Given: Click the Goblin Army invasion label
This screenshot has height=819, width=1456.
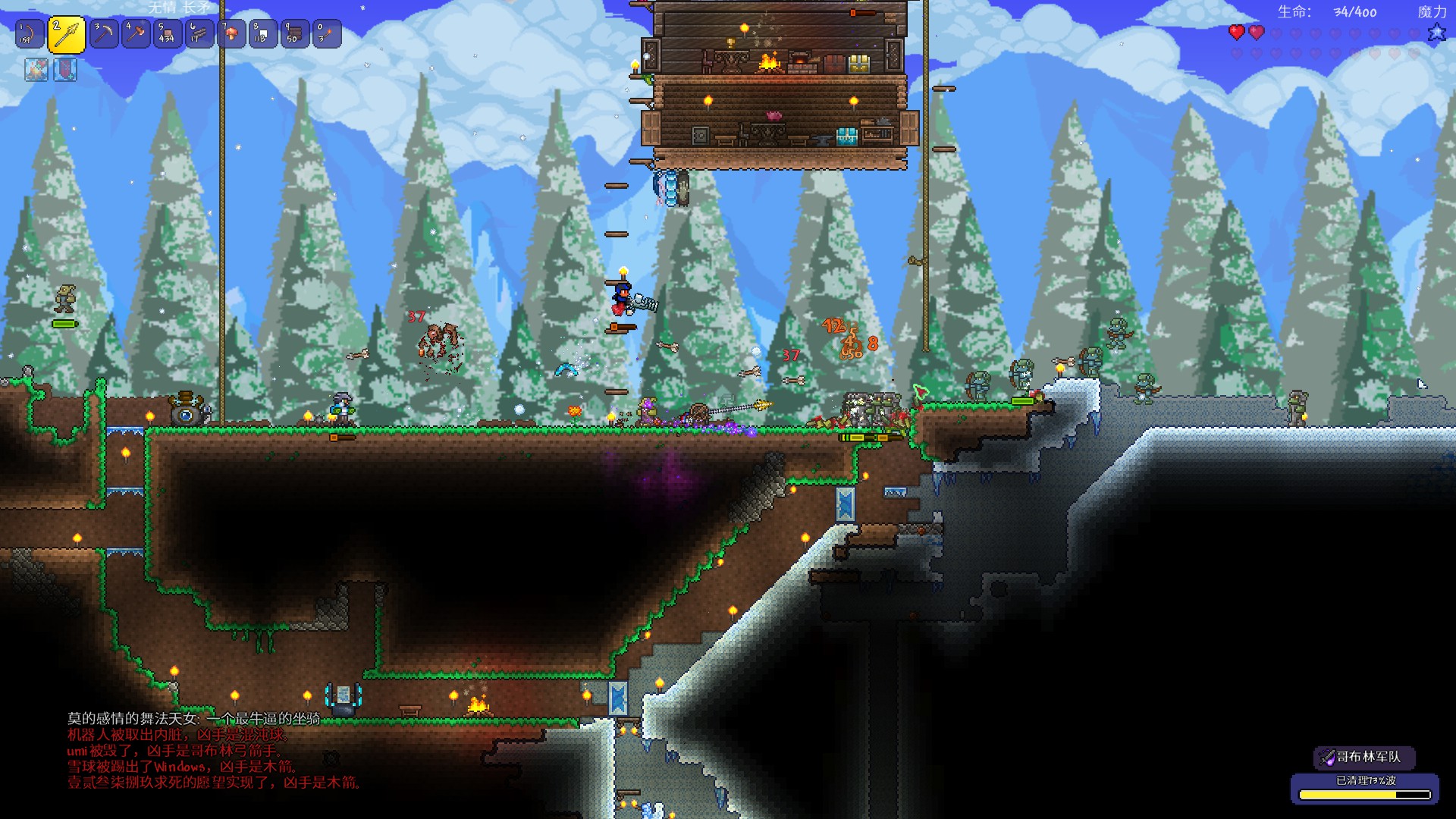Looking at the screenshot, I should 1365,757.
